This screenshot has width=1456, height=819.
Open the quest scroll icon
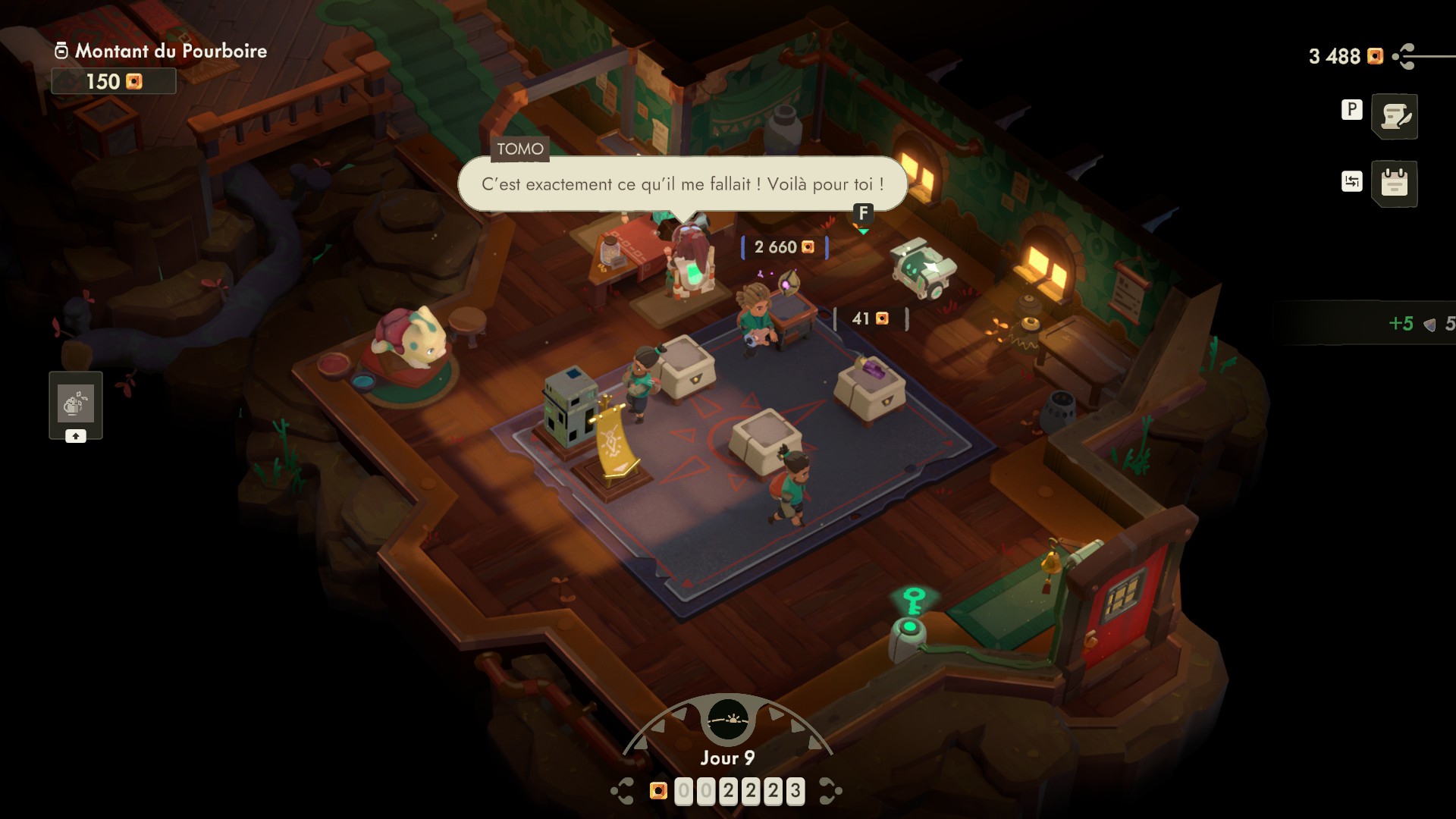point(1395,117)
